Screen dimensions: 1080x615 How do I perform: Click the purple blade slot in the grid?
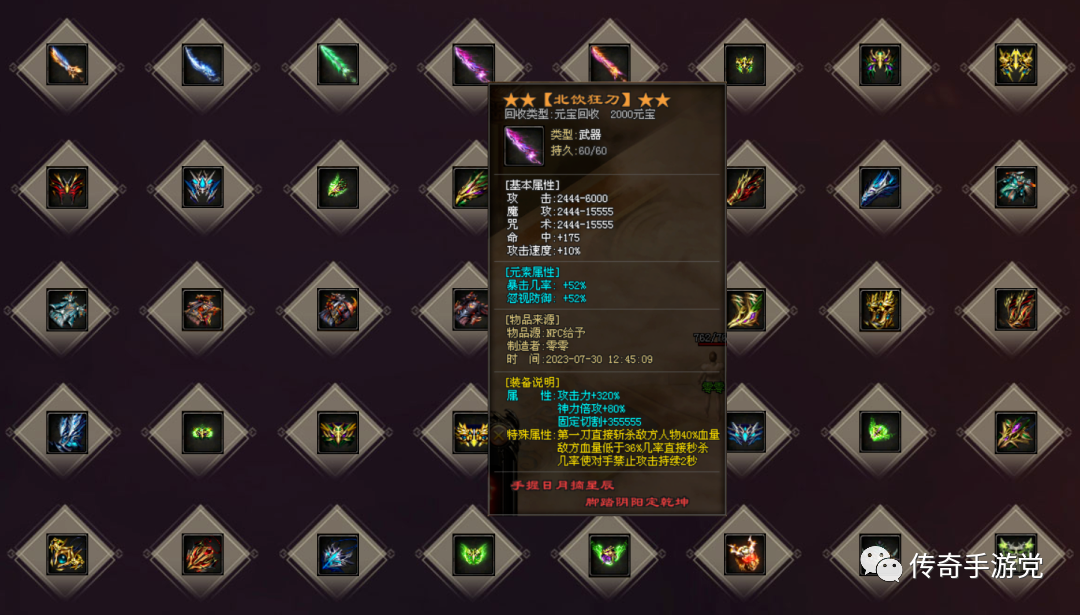[473, 65]
